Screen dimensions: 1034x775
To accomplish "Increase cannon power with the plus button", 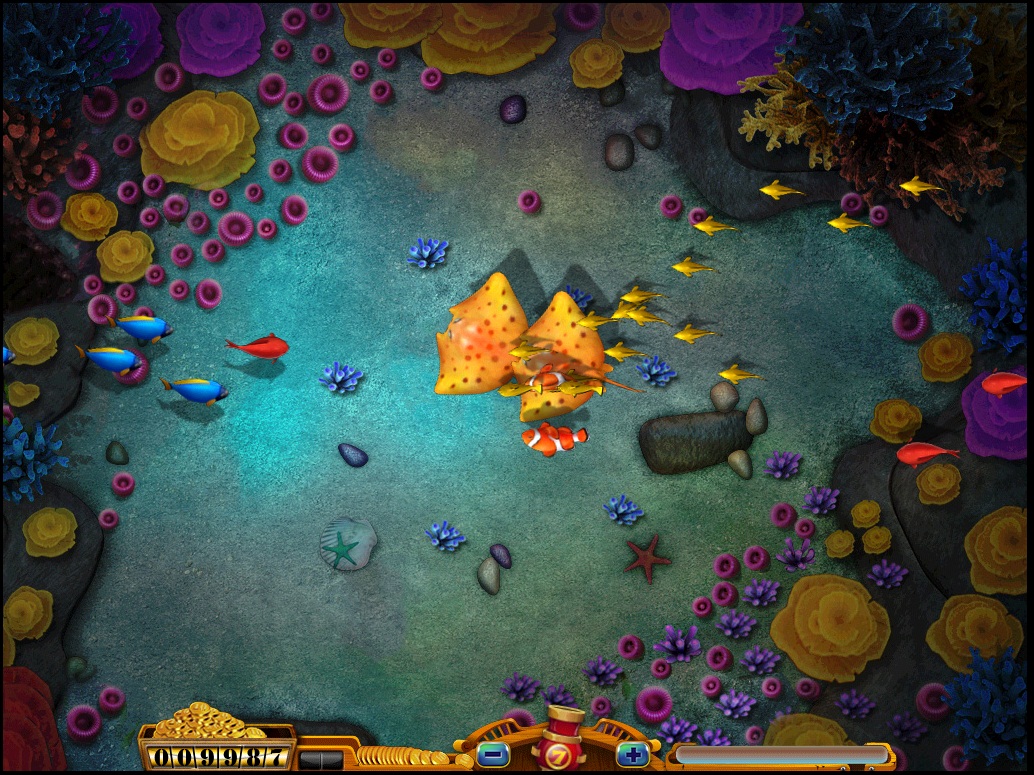I will pyautogui.click(x=631, y=753).
